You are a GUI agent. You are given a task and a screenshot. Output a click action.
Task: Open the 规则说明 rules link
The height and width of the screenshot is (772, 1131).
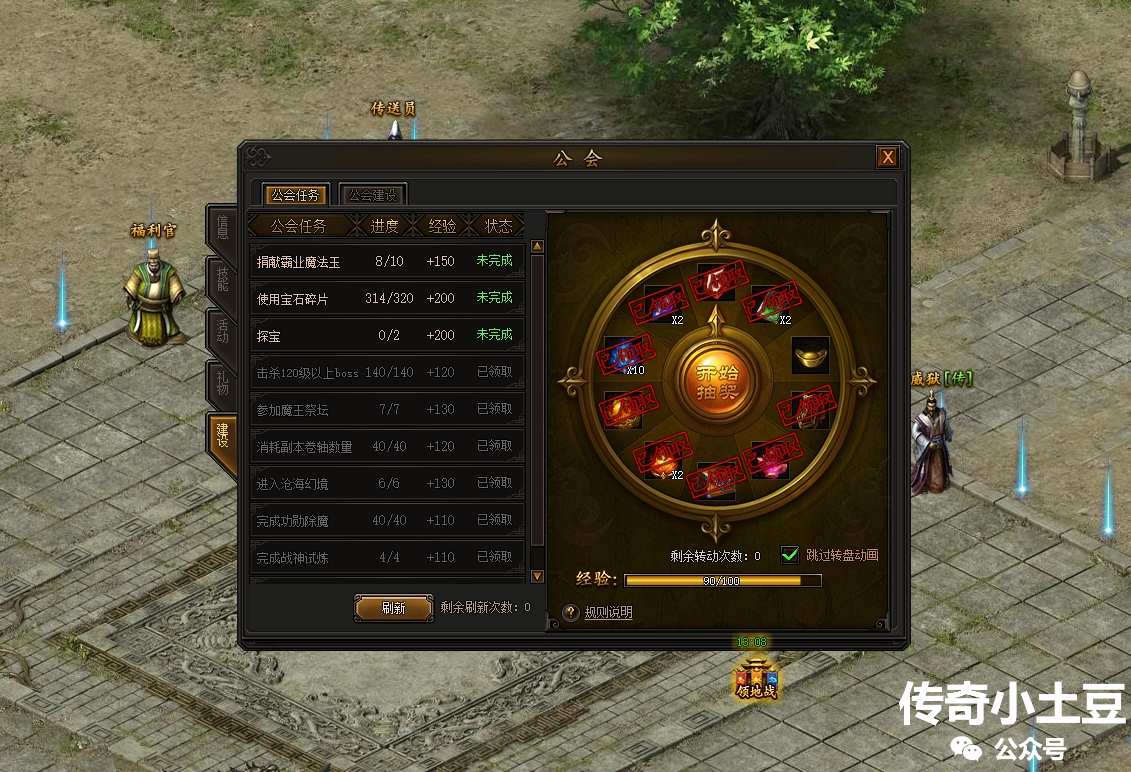608,613
